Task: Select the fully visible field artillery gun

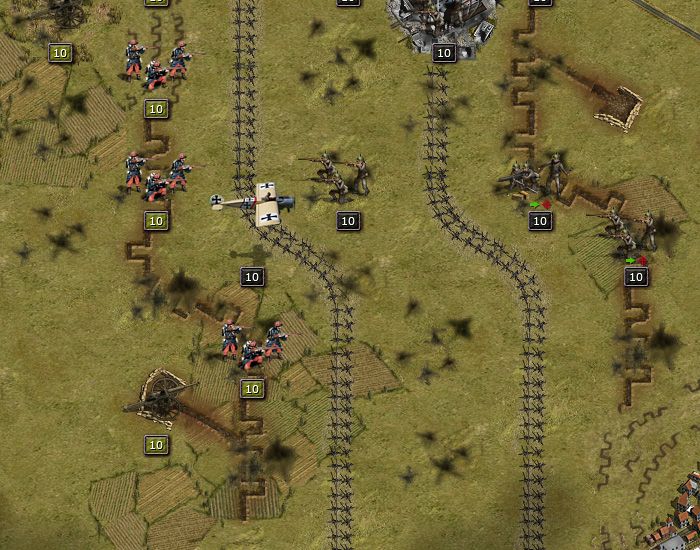Action: coord(158,398)
